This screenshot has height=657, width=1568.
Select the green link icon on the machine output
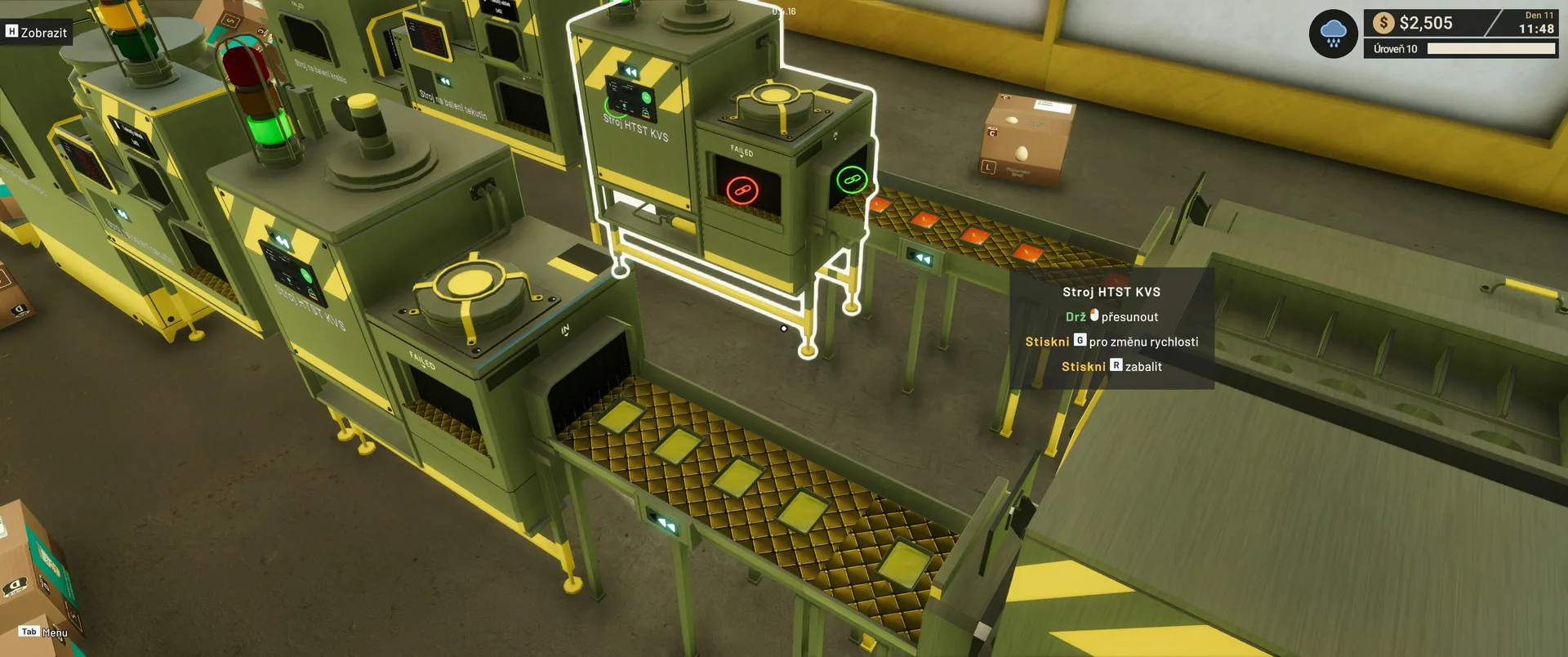pos(852,179)
